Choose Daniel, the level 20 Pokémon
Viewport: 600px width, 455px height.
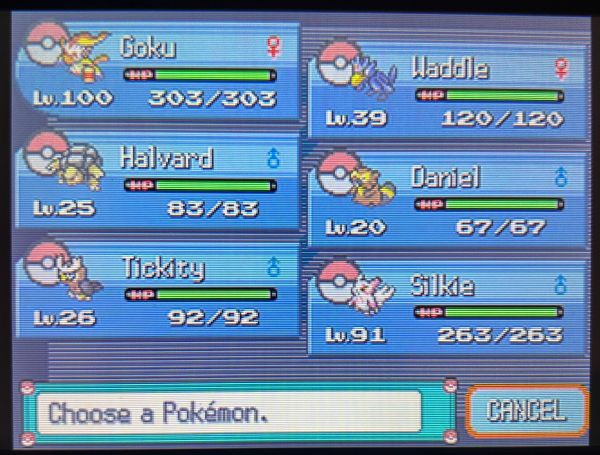450,200
